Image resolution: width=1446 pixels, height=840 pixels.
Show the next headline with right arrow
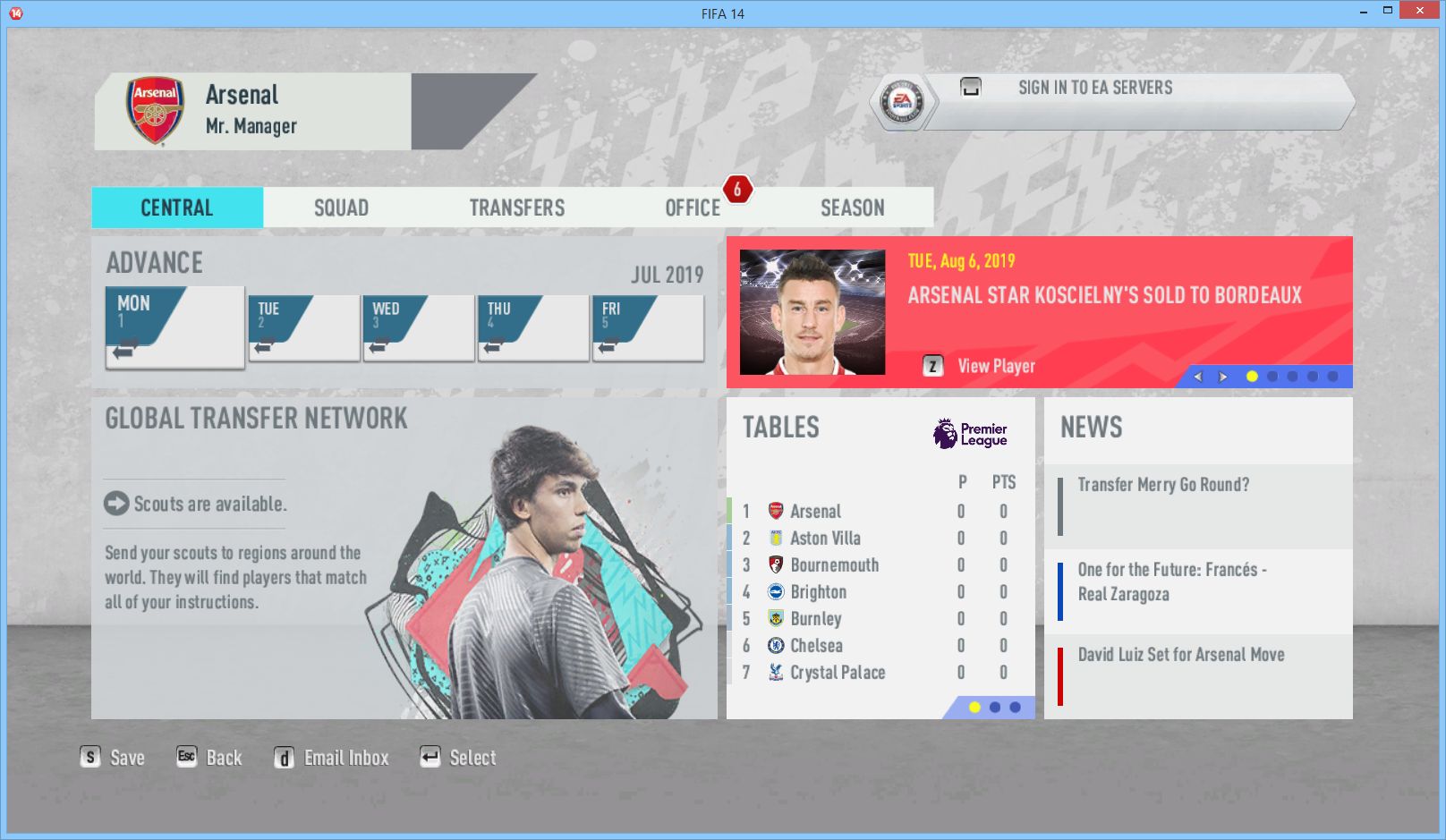point(1223,377)
